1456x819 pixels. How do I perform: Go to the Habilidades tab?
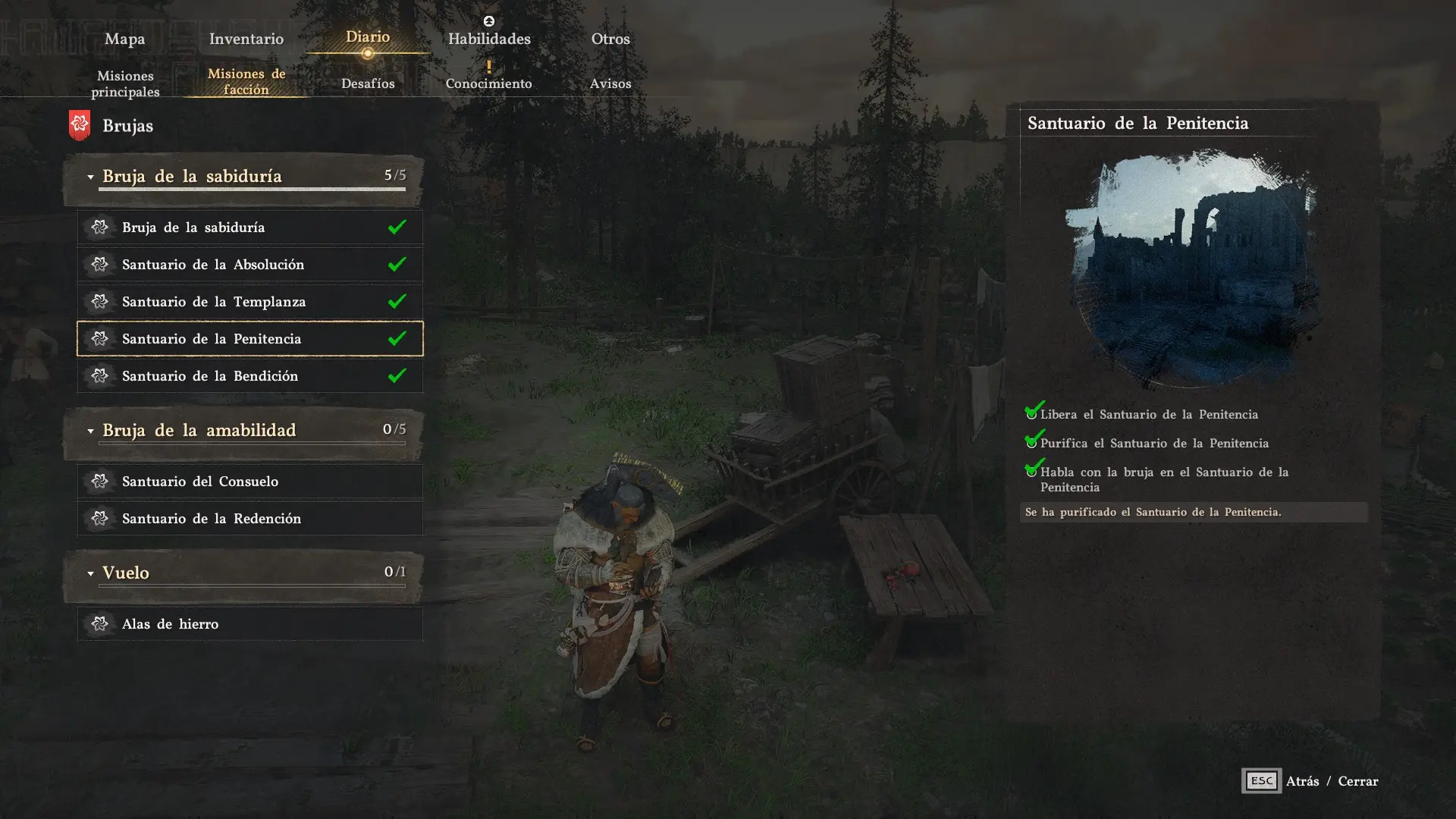489,39
